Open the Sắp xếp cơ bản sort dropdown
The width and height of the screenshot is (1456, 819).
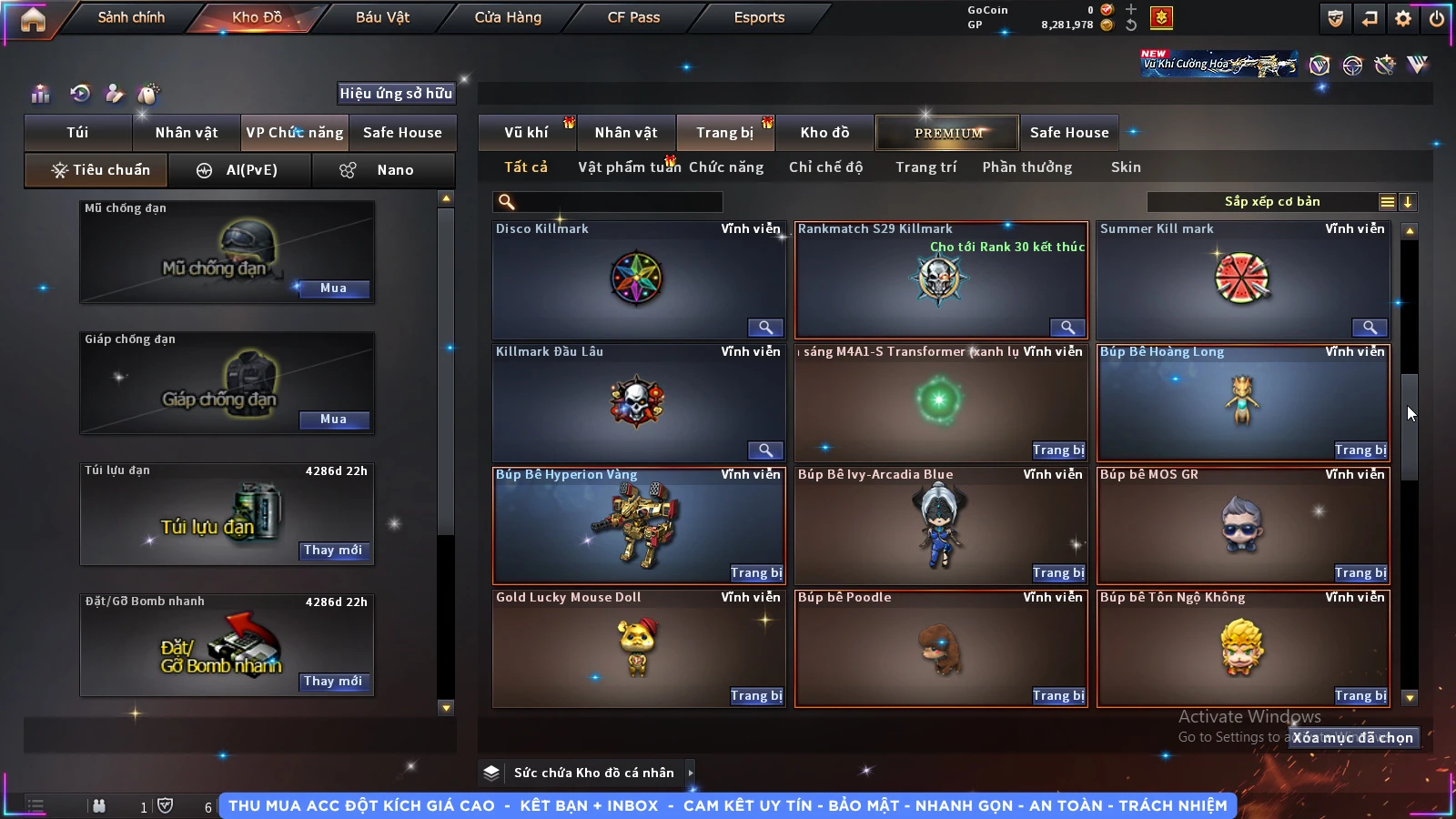pyautogui.click(x=1271, y=202)
